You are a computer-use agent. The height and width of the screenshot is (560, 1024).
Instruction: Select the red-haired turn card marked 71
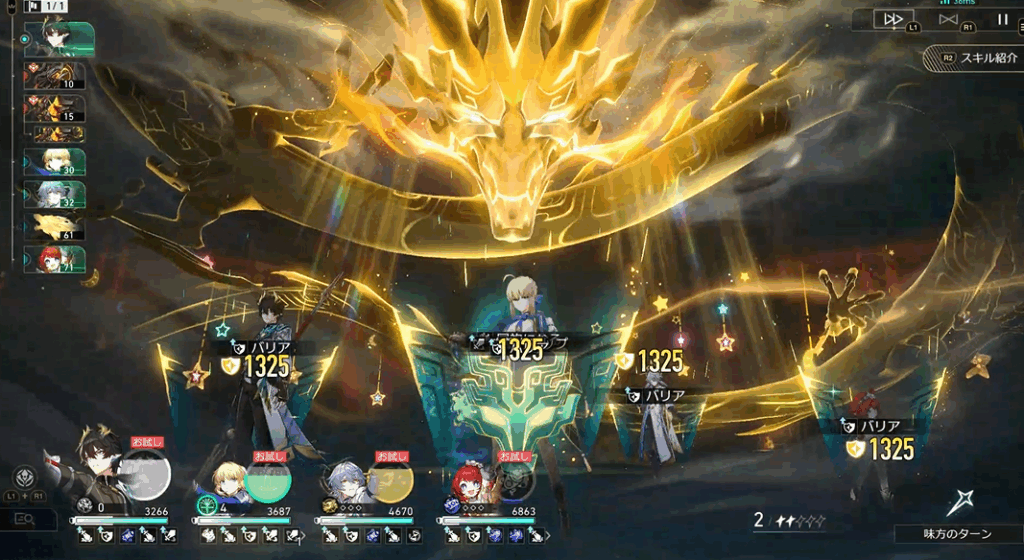point(59,260)
